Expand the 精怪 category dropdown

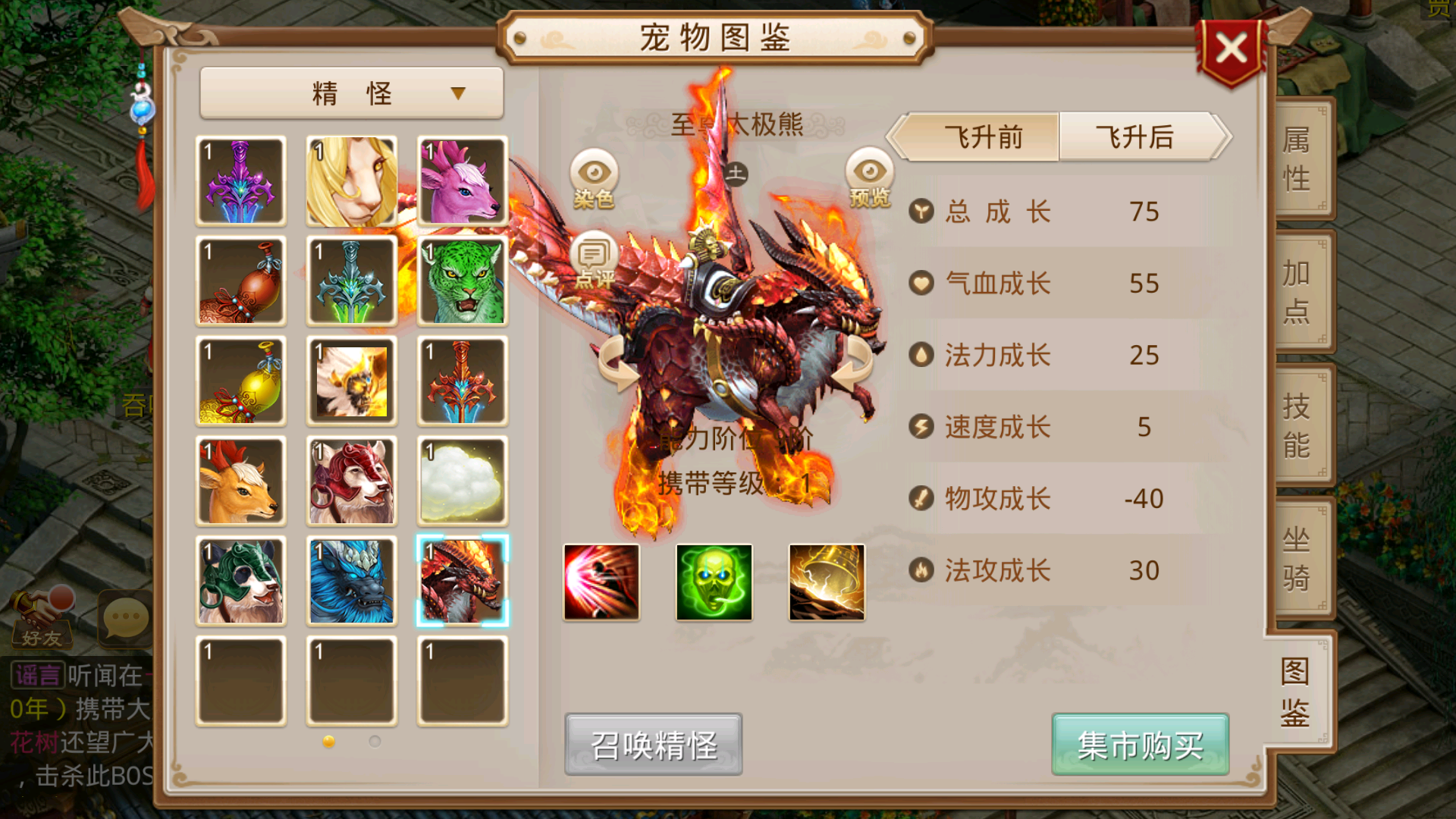point(350,92)
